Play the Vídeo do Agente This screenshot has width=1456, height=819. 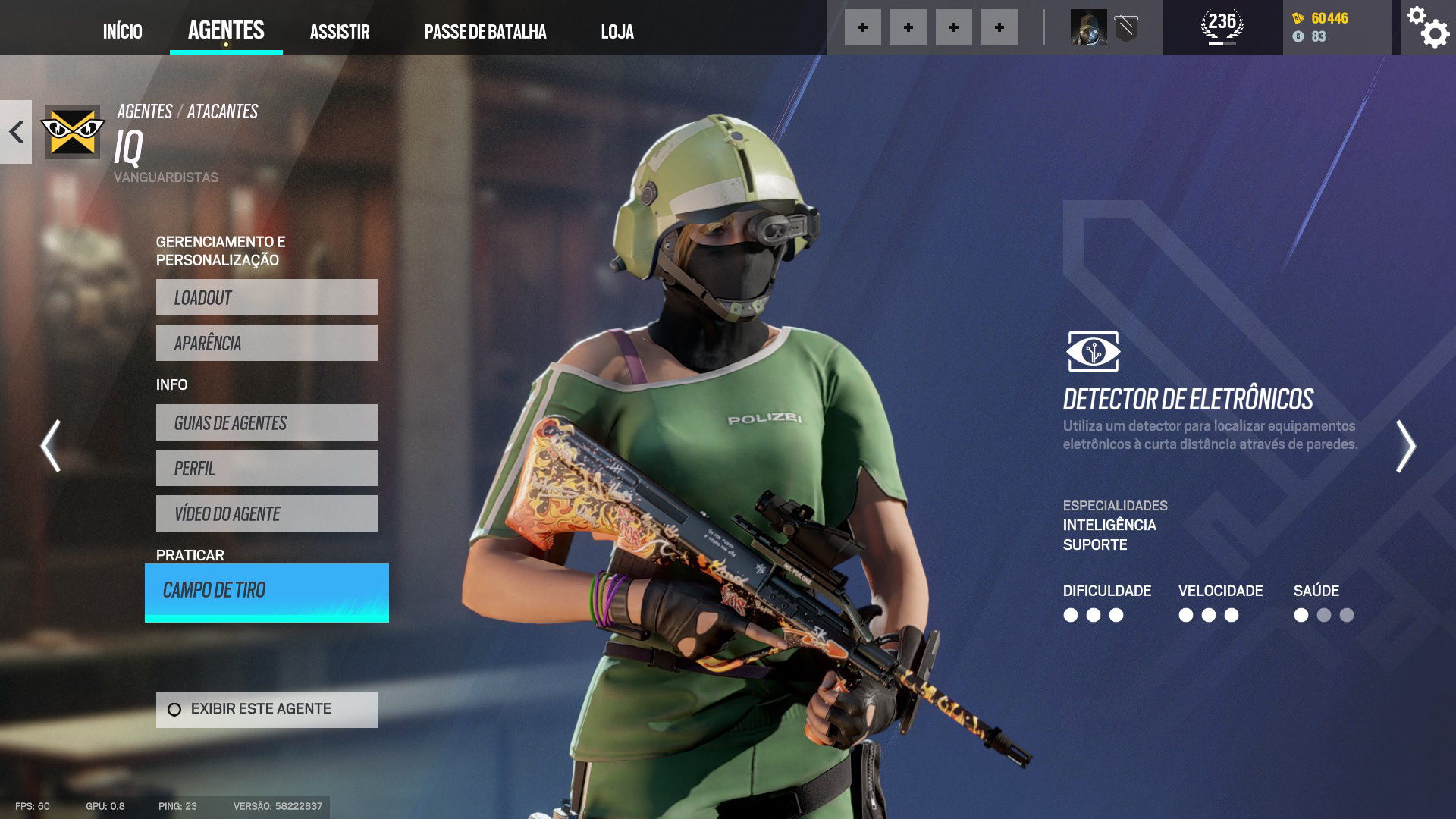266,513
